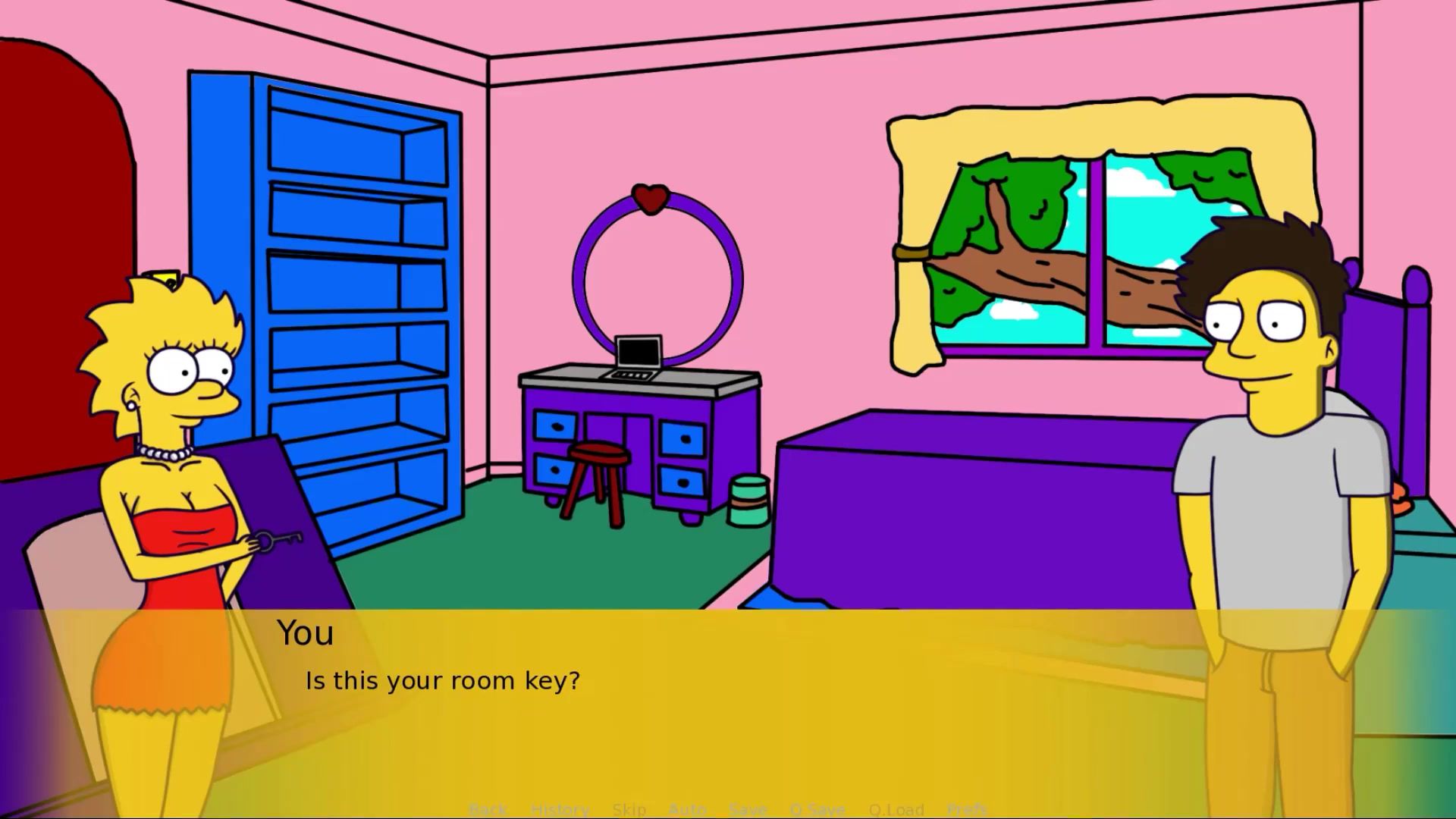Open the Save game screen

[x=748, y=809]
